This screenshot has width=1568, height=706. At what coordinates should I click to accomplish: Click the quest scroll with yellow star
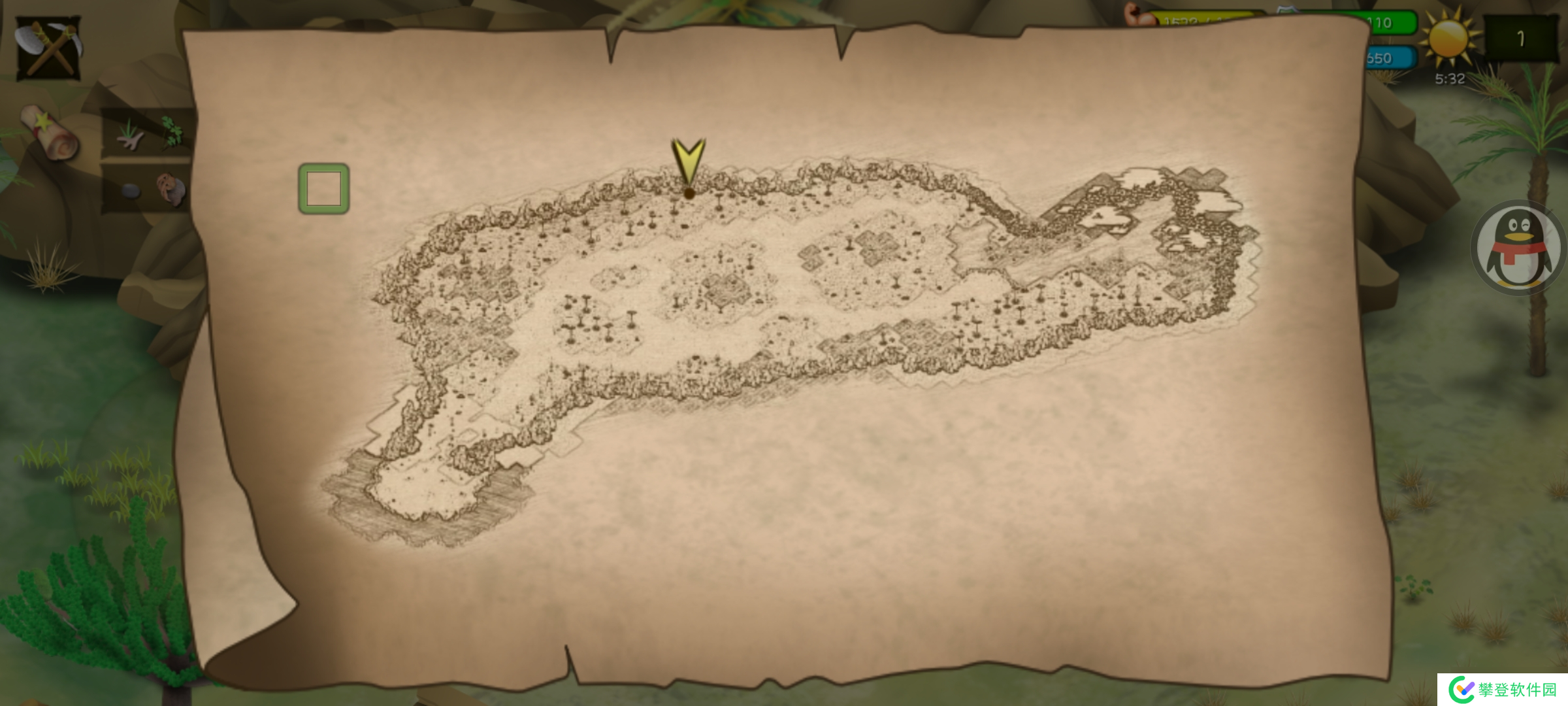50,133
